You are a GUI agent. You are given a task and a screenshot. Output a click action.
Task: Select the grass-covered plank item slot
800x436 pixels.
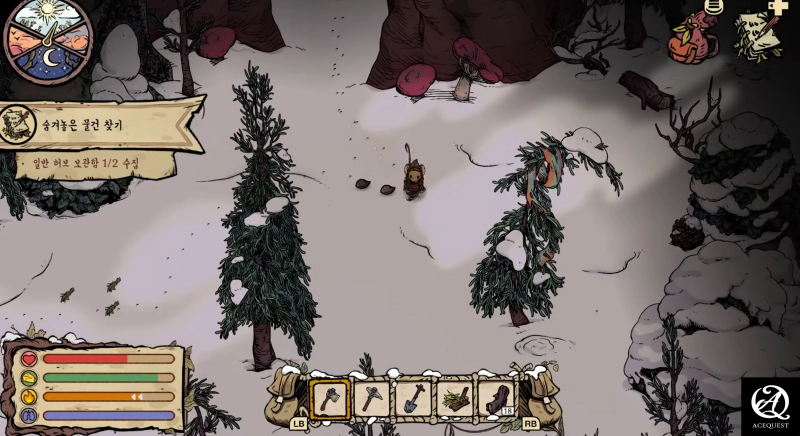[455, 399]
